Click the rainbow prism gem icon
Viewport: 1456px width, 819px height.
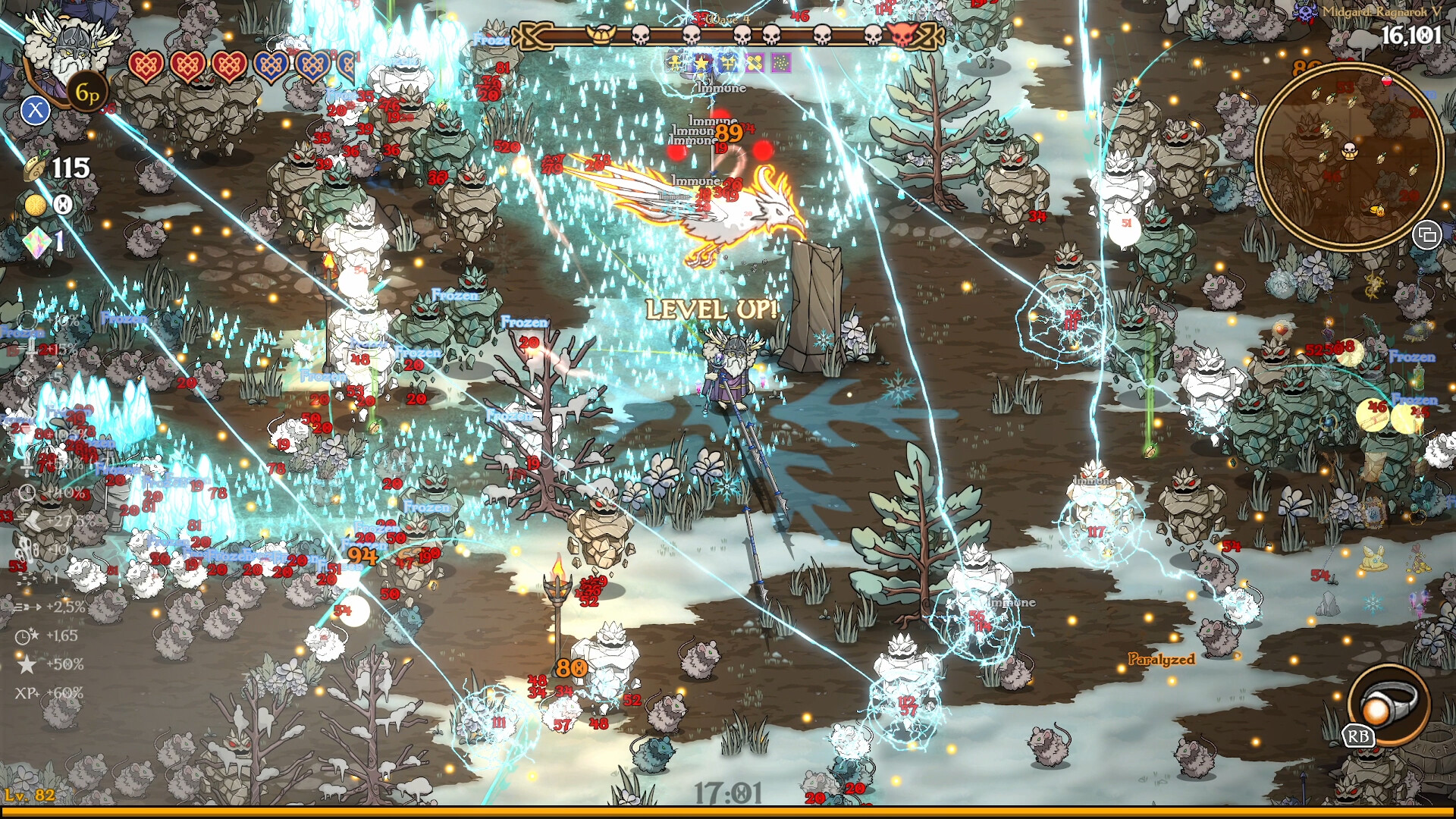pos(38,243)
